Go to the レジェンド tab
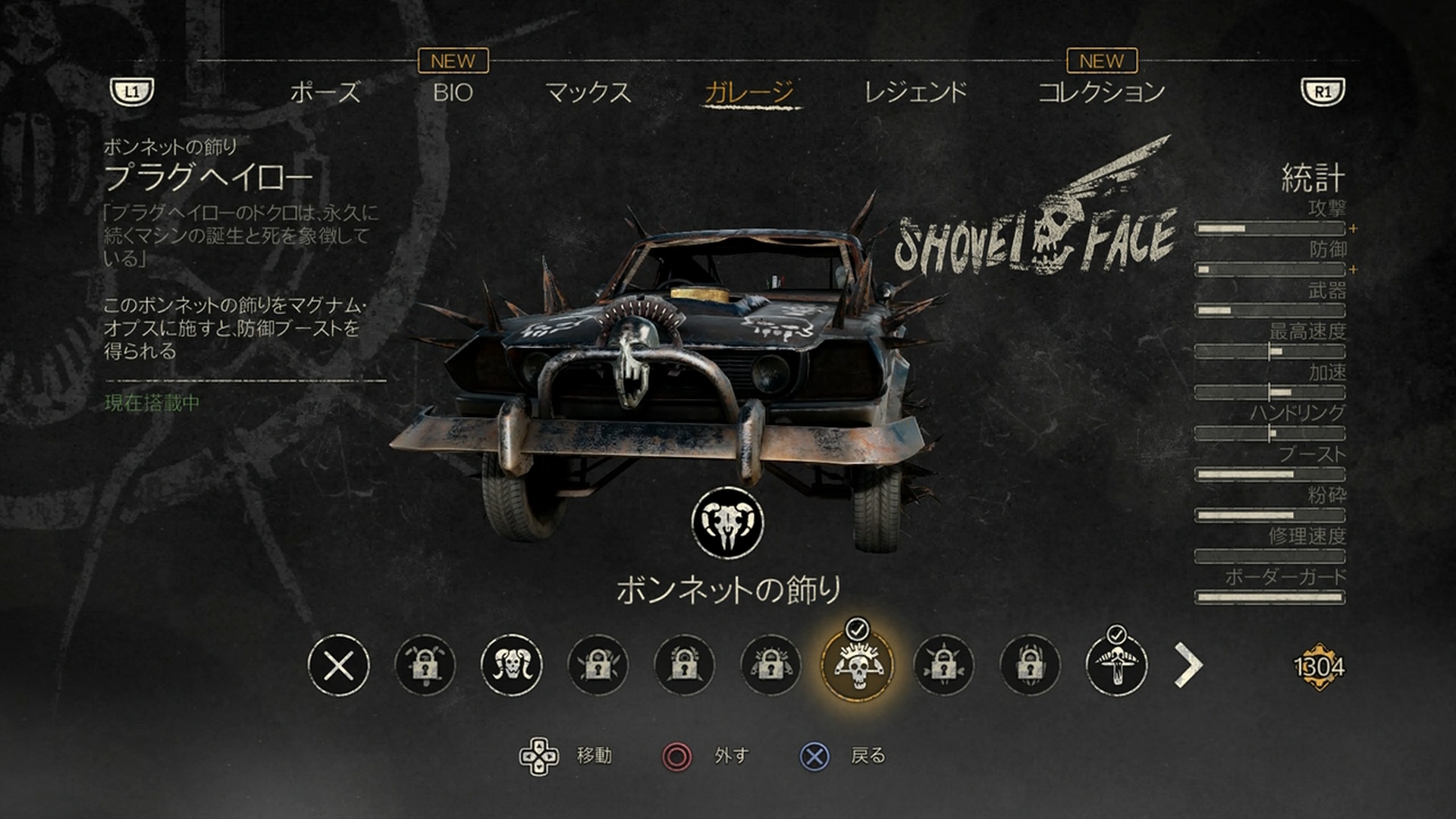This screenshot has width=1456, height=819. (915, 93)
